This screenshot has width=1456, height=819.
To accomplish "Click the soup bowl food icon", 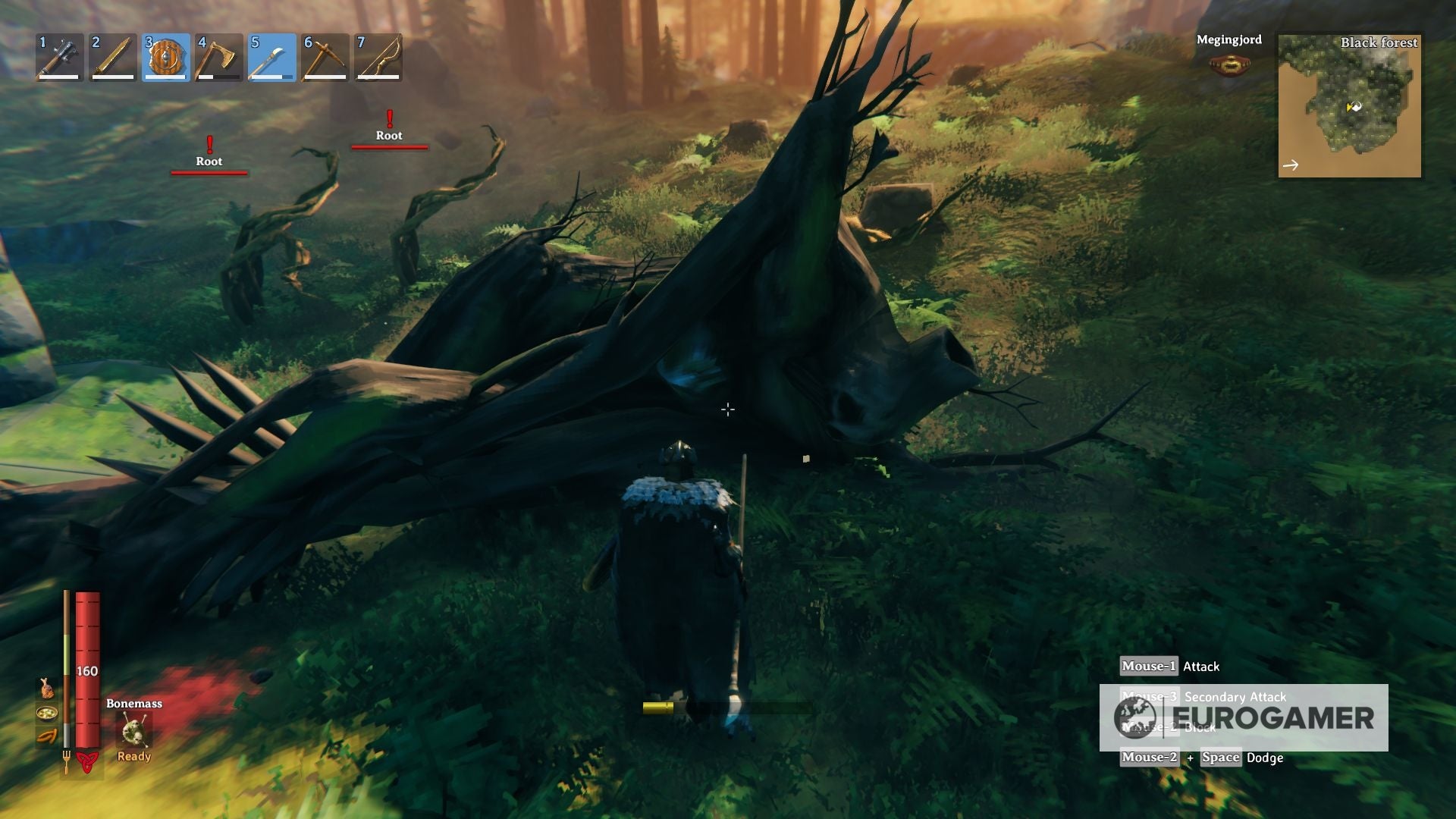I will coord(47,713).
